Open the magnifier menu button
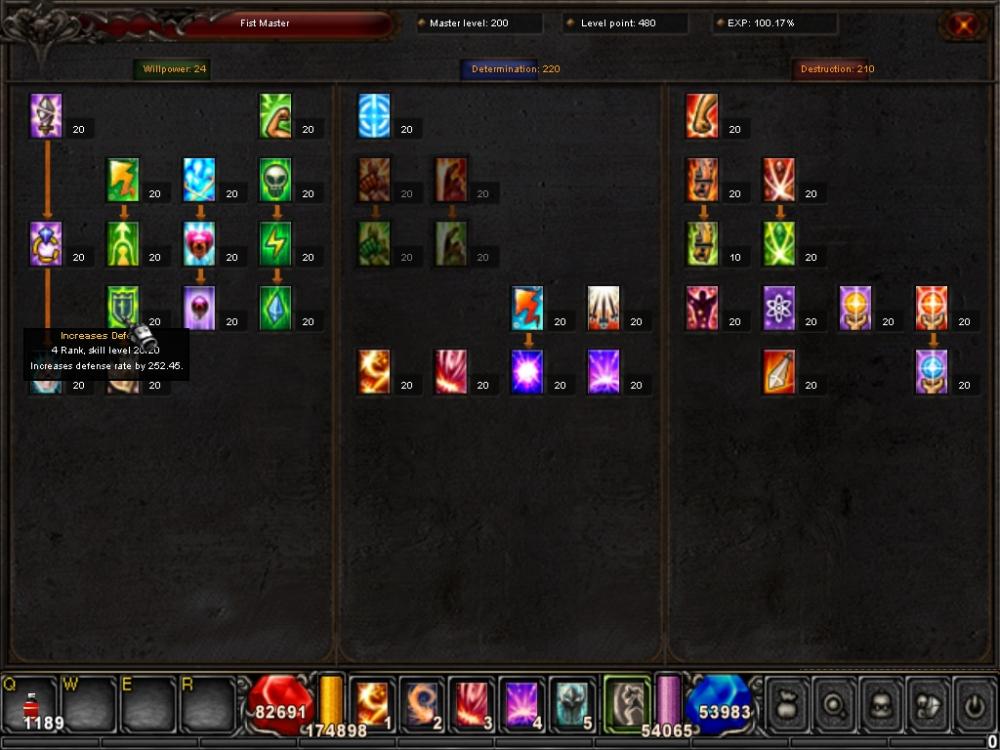Image resolution: width=1000 pixels, height=750 pixels. 833,703
